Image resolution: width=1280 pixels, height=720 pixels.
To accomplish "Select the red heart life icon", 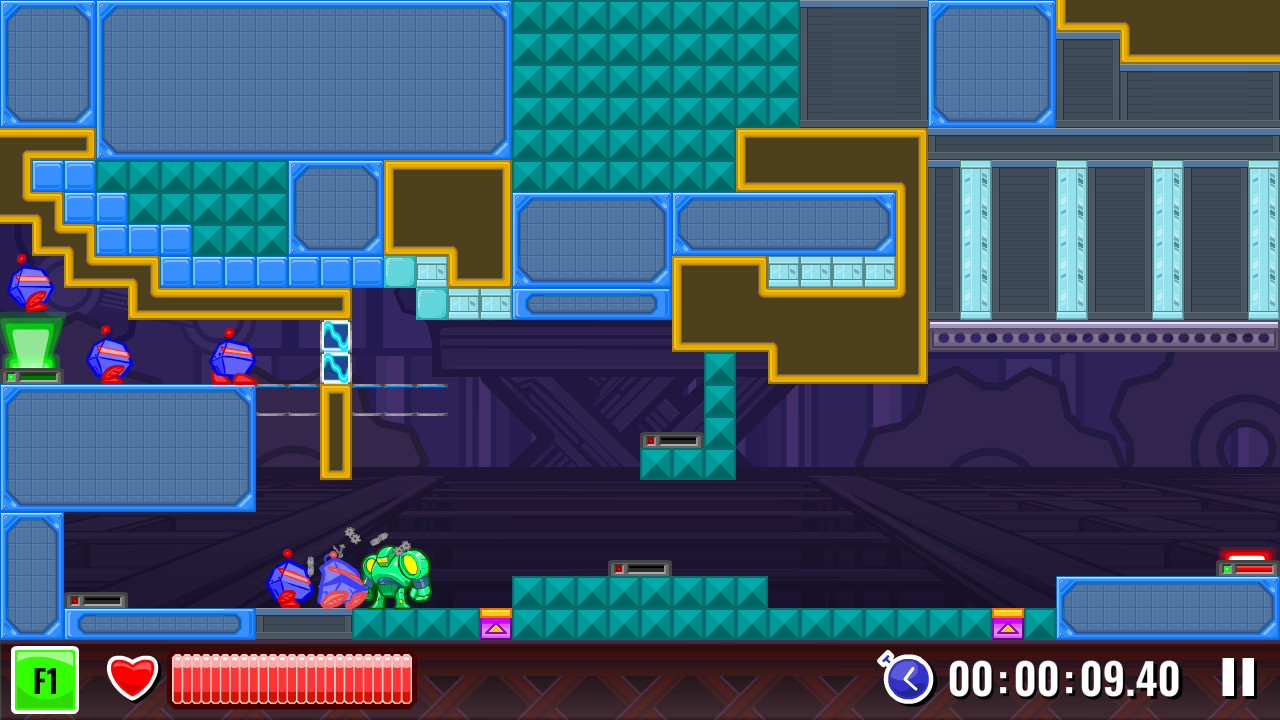I will [x=130, y=677].
